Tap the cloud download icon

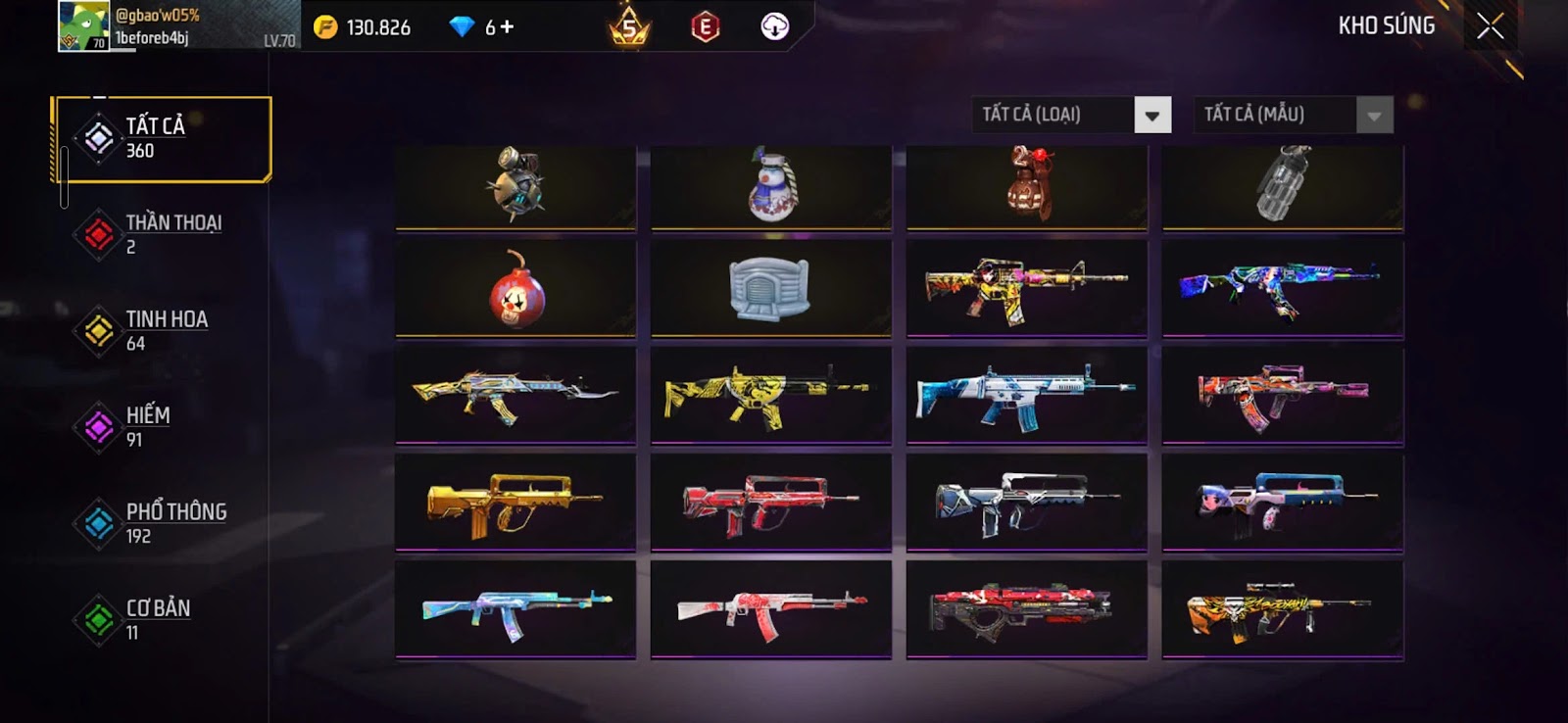coord(774,27)
